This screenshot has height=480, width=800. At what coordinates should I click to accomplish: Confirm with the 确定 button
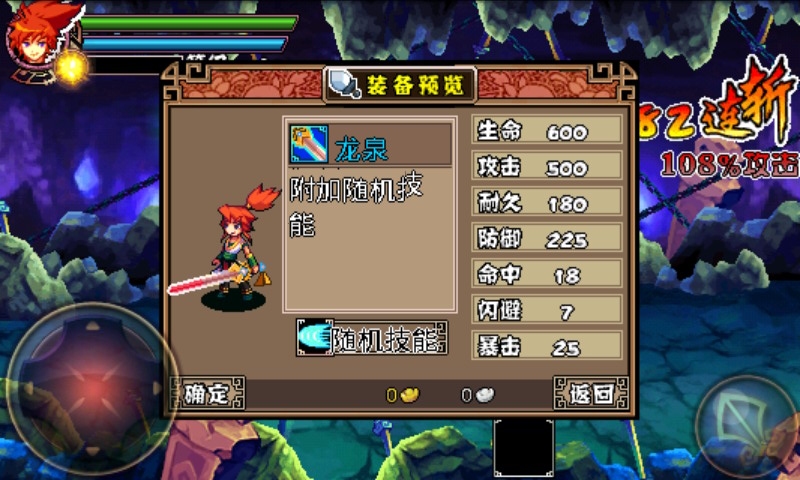click(207, 394)
